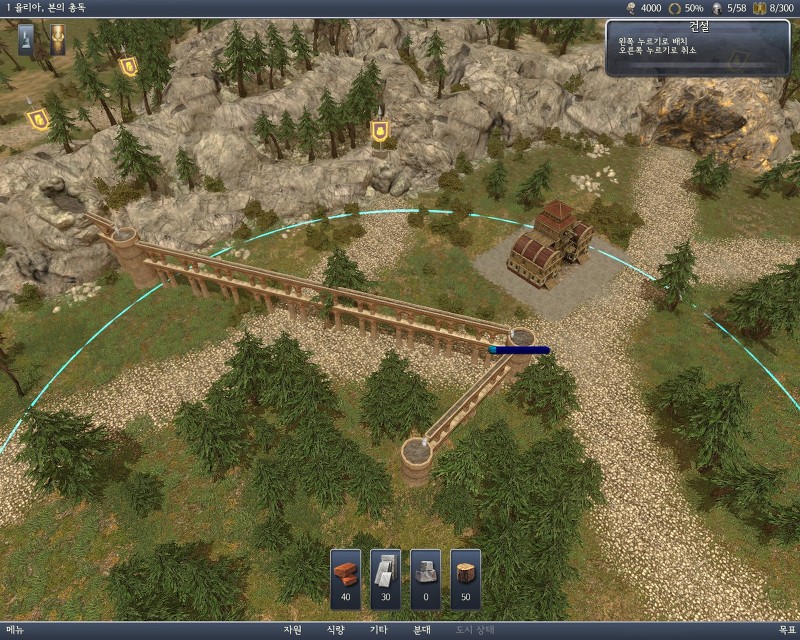800x640 pixels.
Task: Show the 목표 objectives panel
Action: (785, 631)
